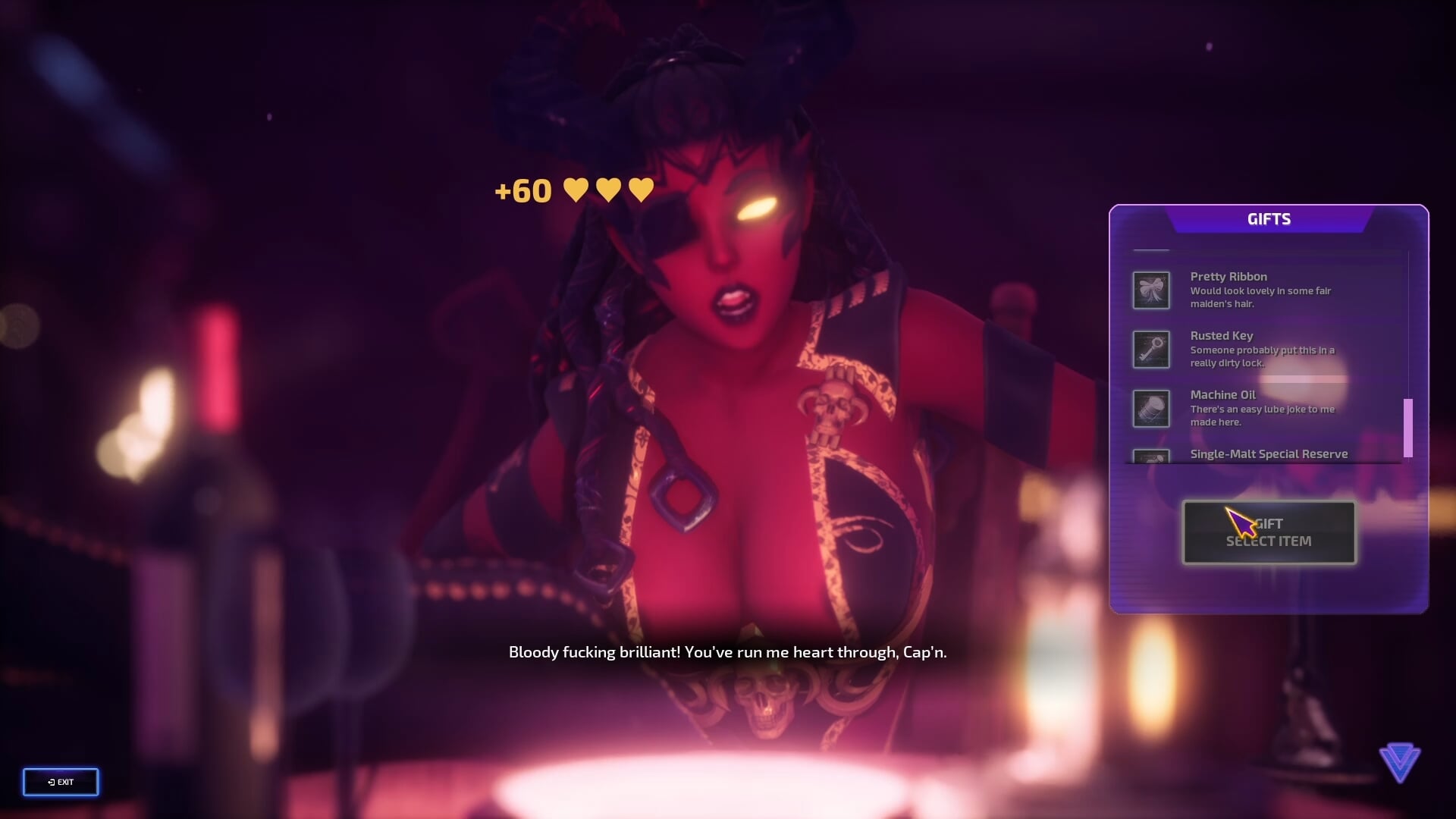The image size is (1456, 819).
Task: Choose the Rusted Key gift
Action: click(1259, 349)
